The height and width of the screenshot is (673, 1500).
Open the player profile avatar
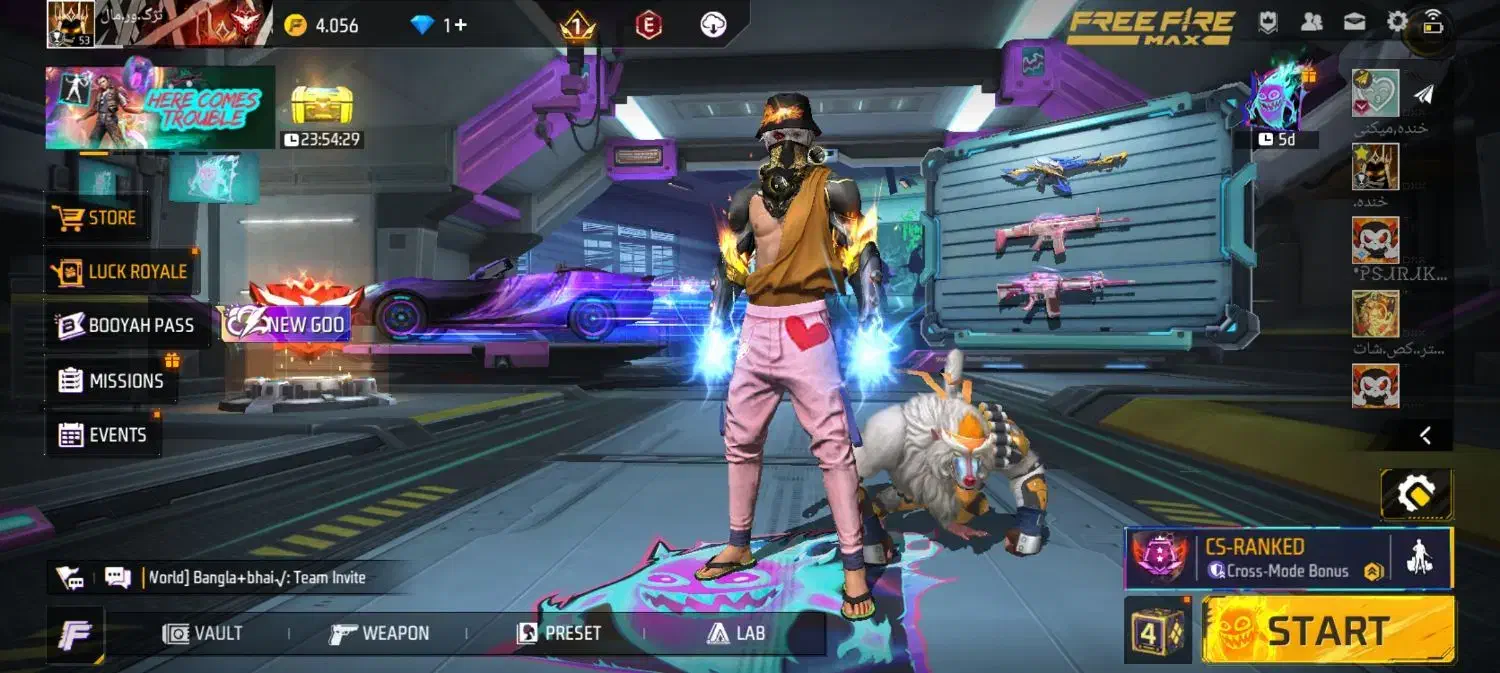[70, 24]
